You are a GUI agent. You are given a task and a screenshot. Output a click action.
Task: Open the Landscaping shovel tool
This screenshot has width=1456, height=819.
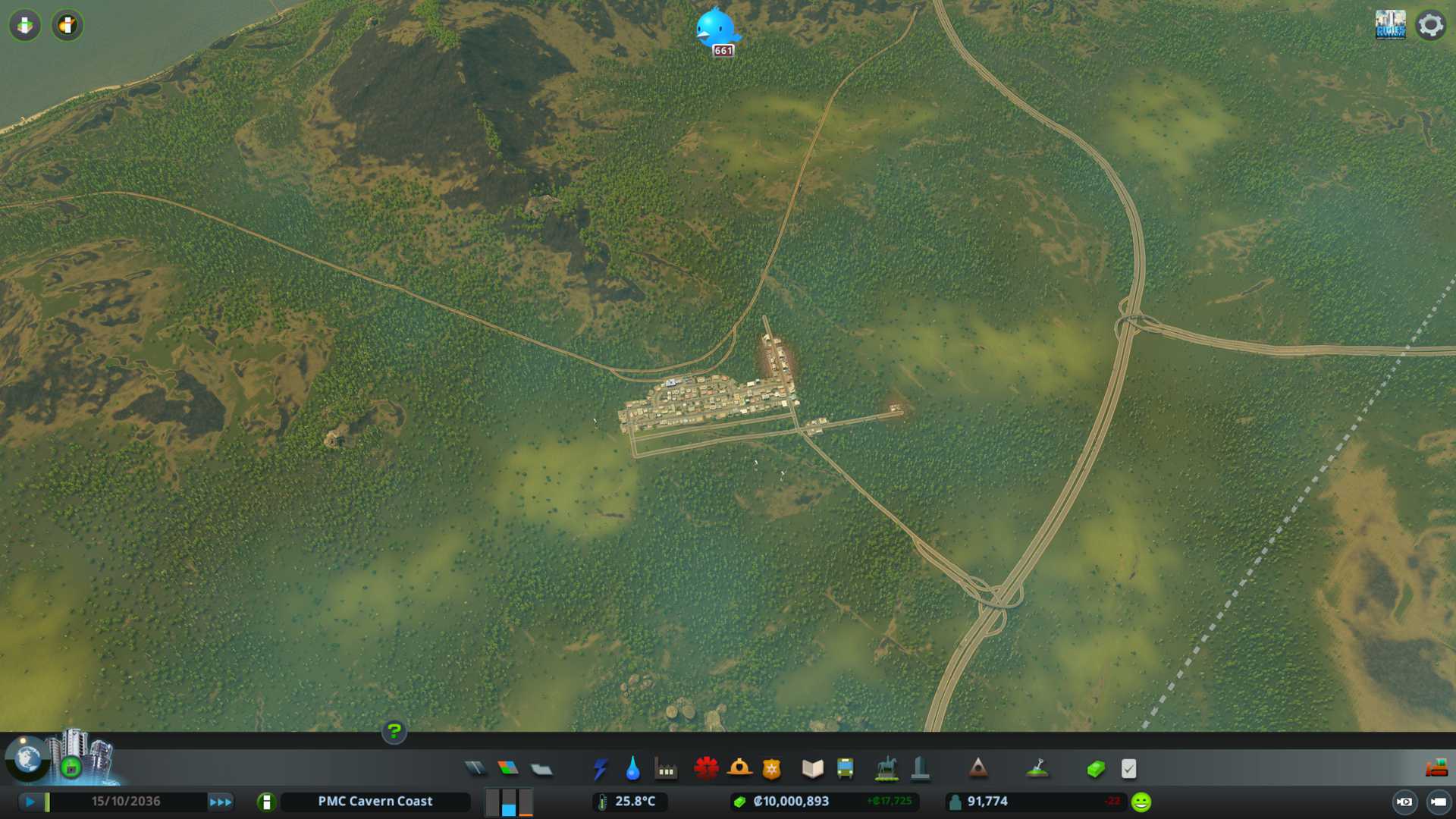1037,769
